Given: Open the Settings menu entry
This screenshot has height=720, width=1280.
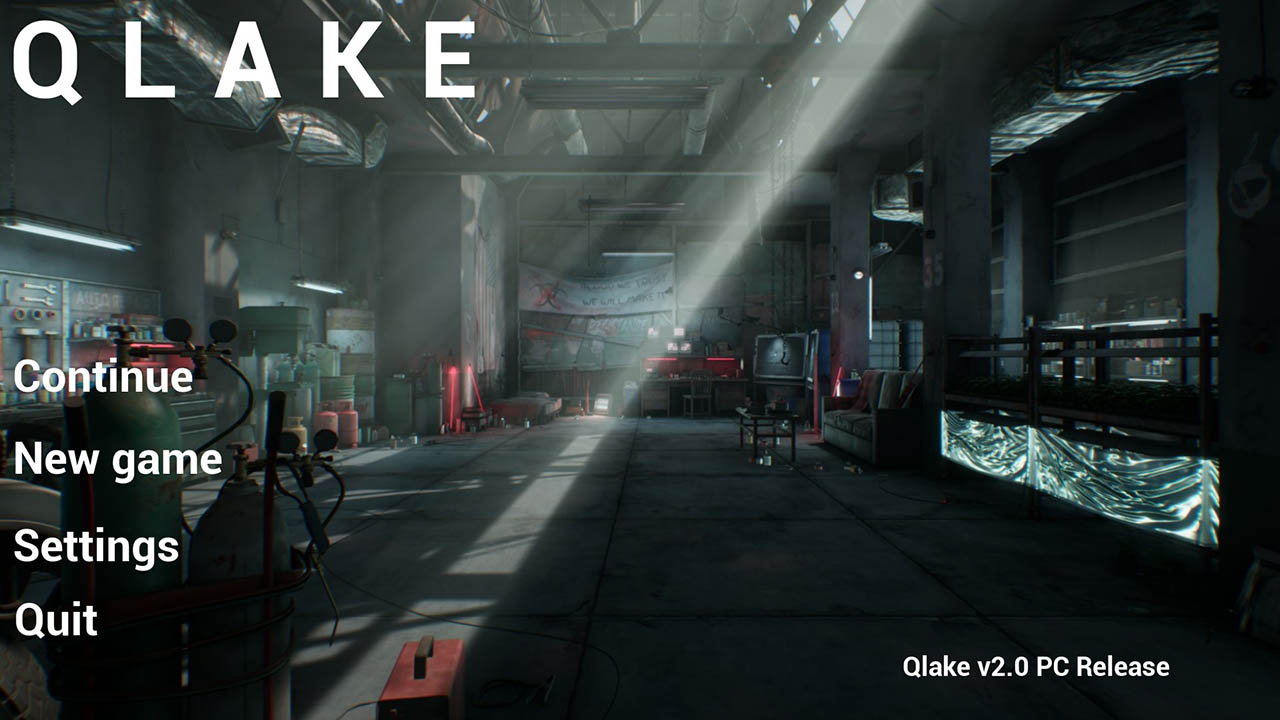Looking at the screenshot, I should (x=96, y=546).
